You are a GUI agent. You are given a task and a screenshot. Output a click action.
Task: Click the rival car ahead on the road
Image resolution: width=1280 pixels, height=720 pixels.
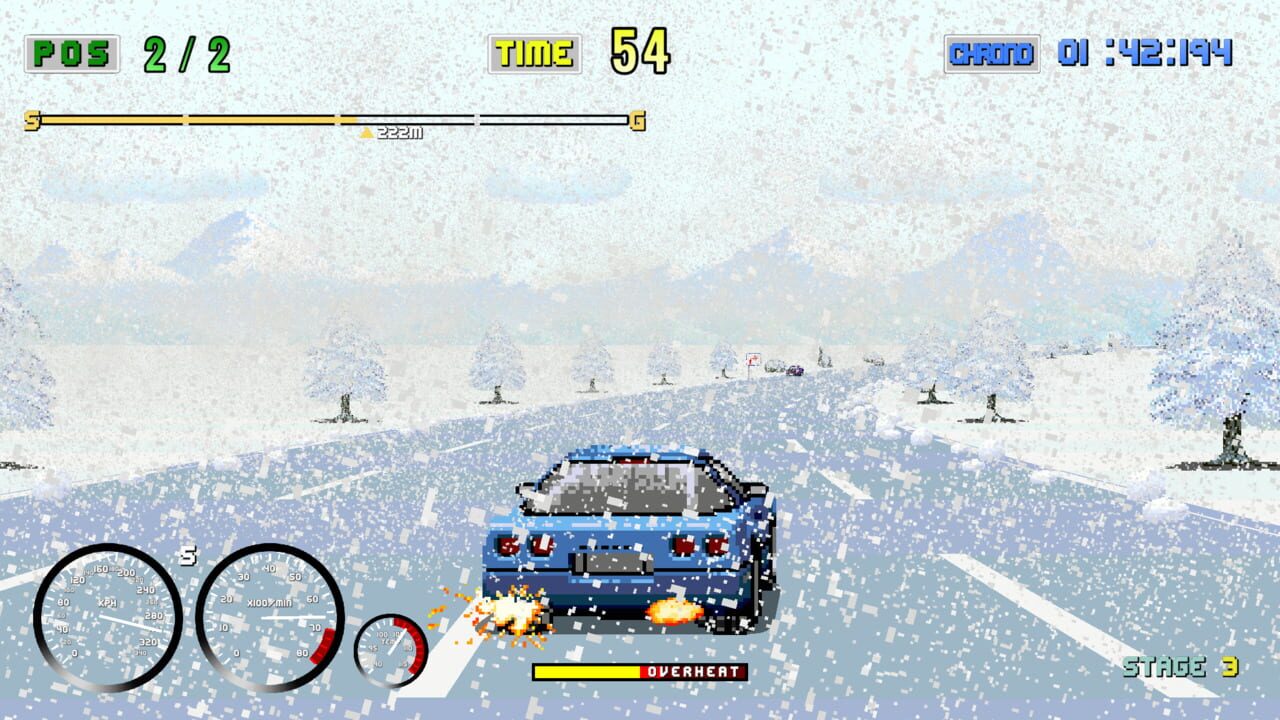tap(793, 369)
